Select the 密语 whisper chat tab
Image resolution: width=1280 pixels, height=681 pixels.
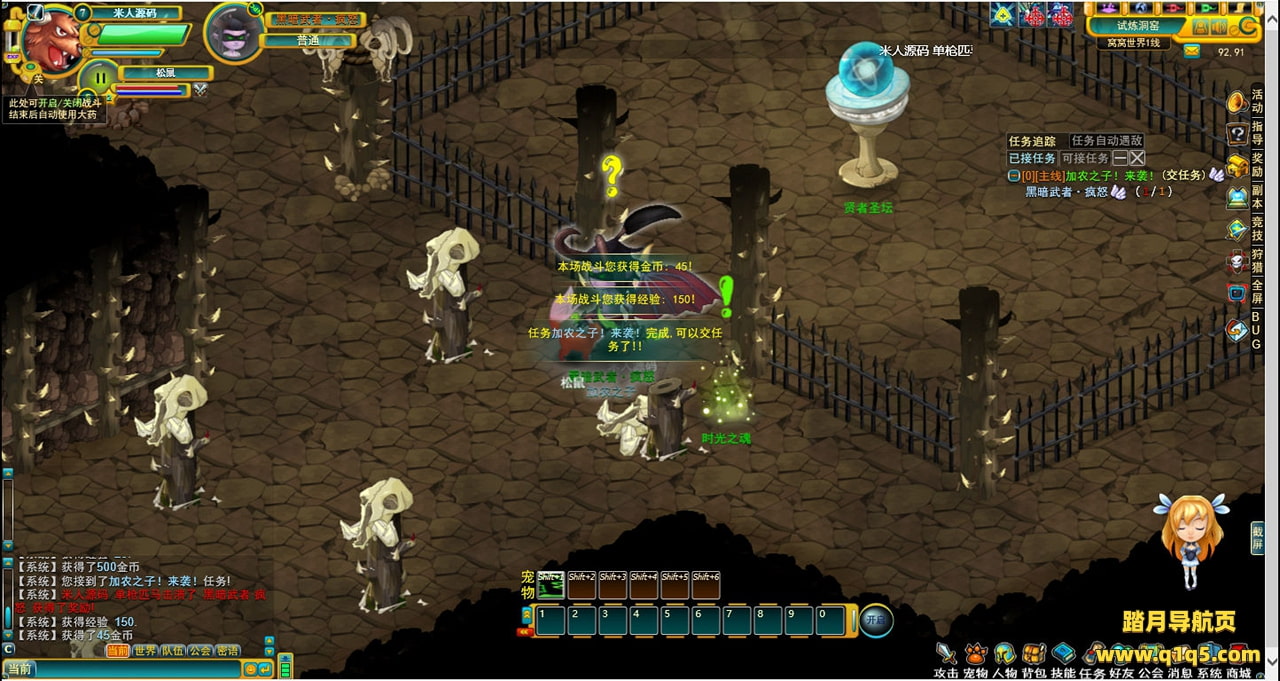pos(228,651)
